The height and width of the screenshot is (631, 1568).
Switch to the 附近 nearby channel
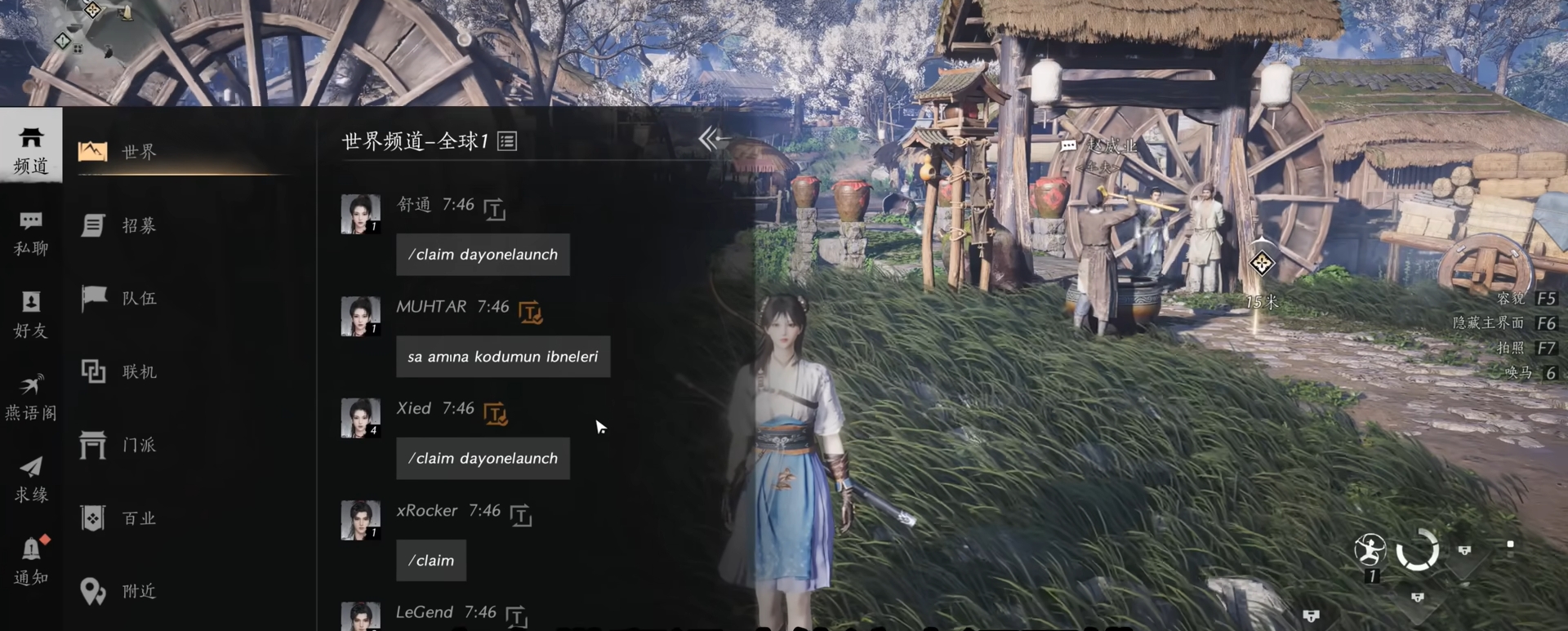[137, 591]
